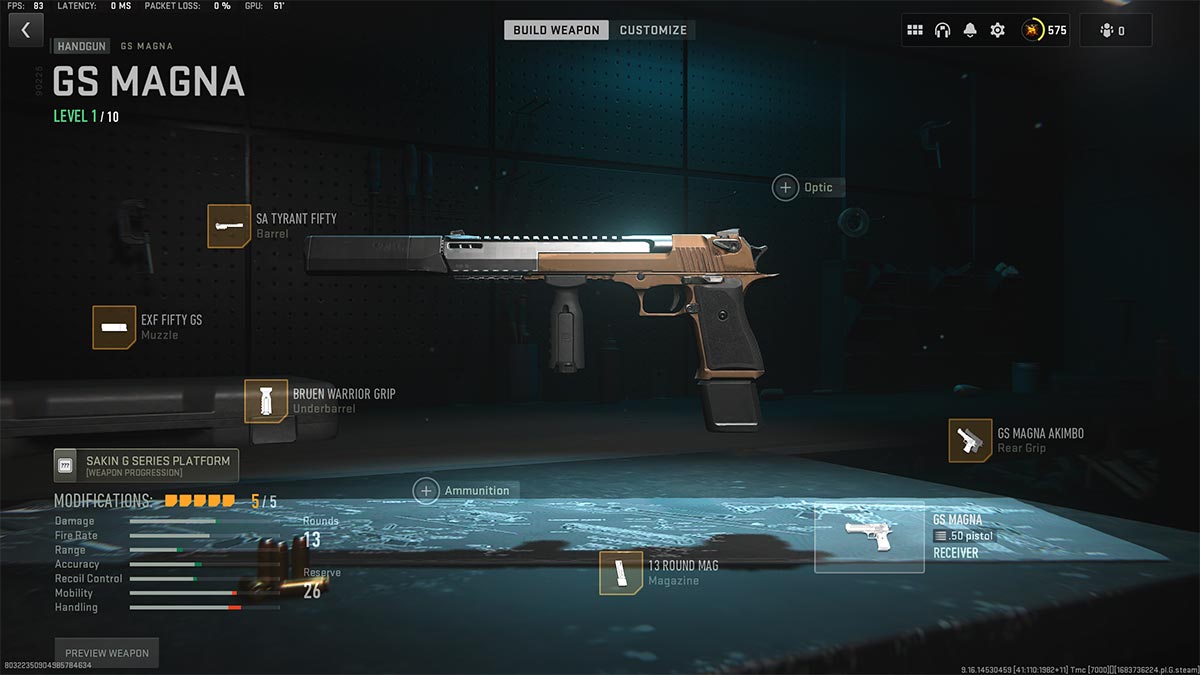Click the Preview Weapon button
1200x675 pixels.
(x=107, y=653)
